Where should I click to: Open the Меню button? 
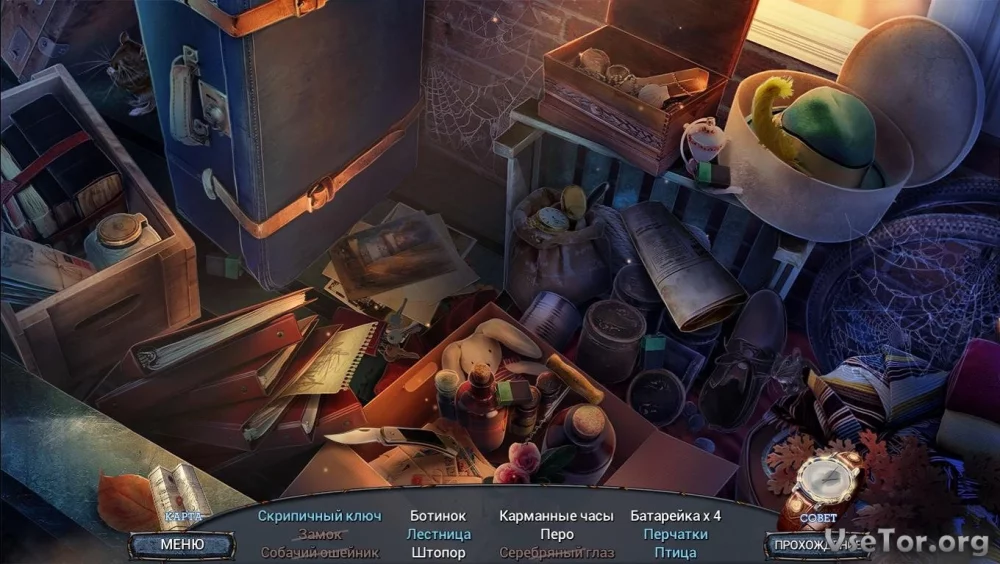coord(181,545)
